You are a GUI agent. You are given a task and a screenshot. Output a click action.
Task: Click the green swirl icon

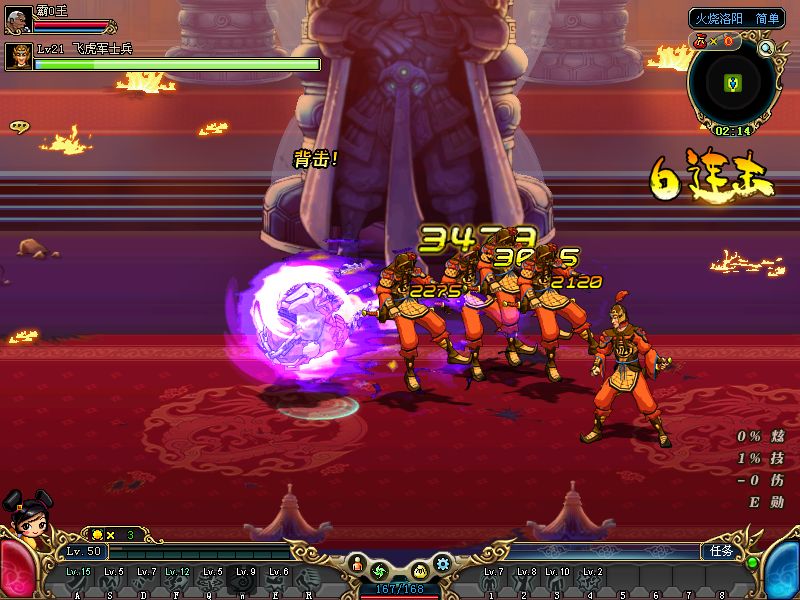click(380, 571)
